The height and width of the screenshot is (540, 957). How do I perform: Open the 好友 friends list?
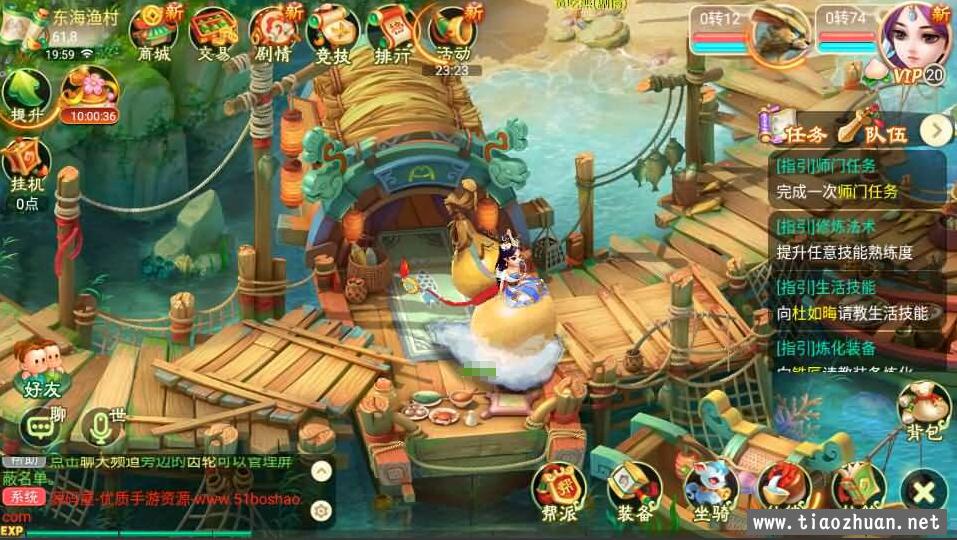(x=37, y=365)
